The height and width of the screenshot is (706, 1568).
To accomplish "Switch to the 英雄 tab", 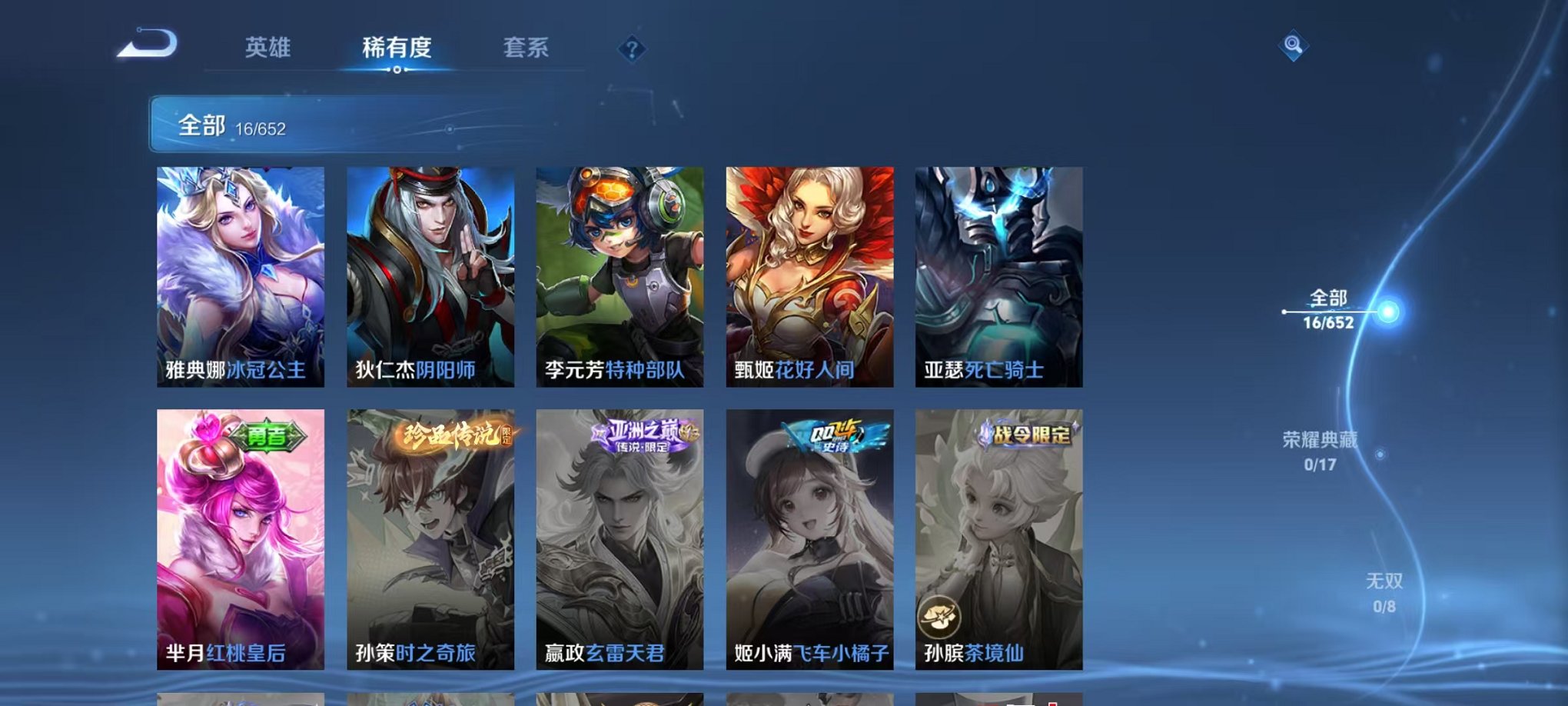I will (x=267, y=48).
